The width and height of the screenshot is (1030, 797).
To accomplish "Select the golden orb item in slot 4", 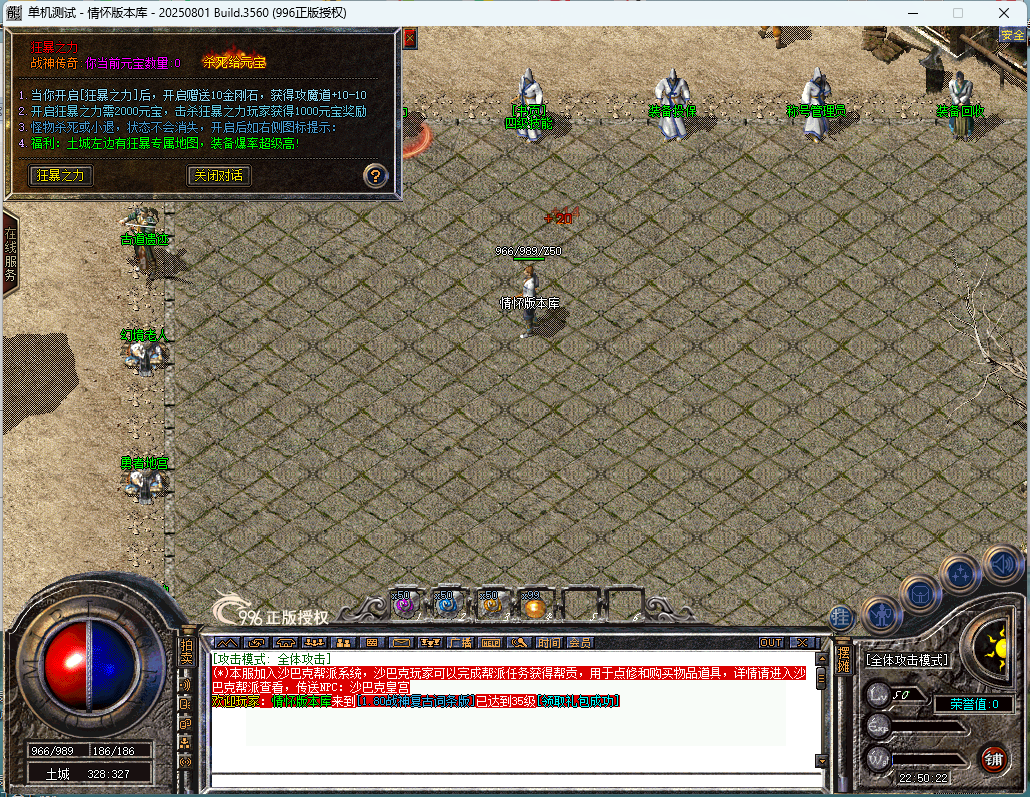I will pos(532,604).
